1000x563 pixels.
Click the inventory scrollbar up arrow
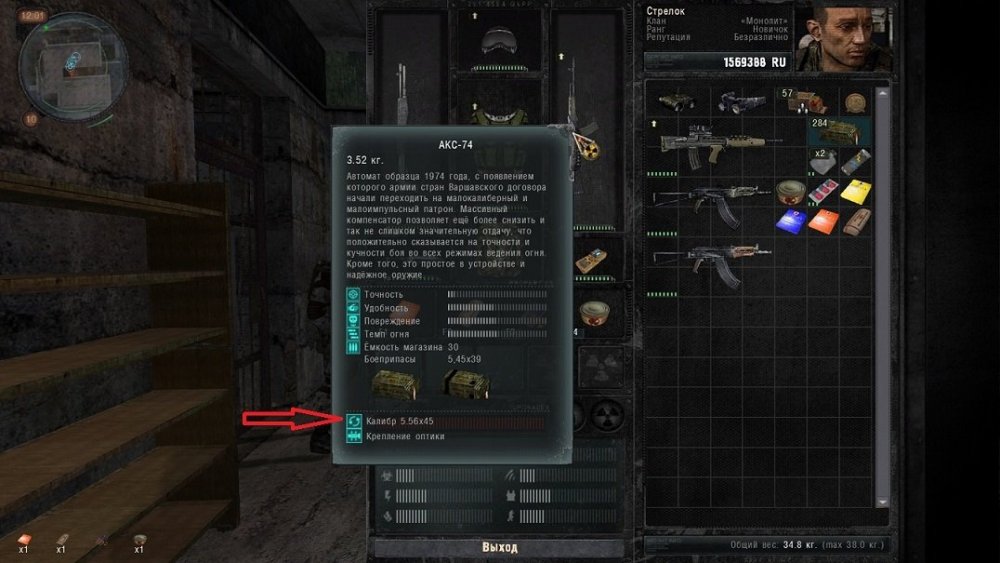[x=882, y=93]
